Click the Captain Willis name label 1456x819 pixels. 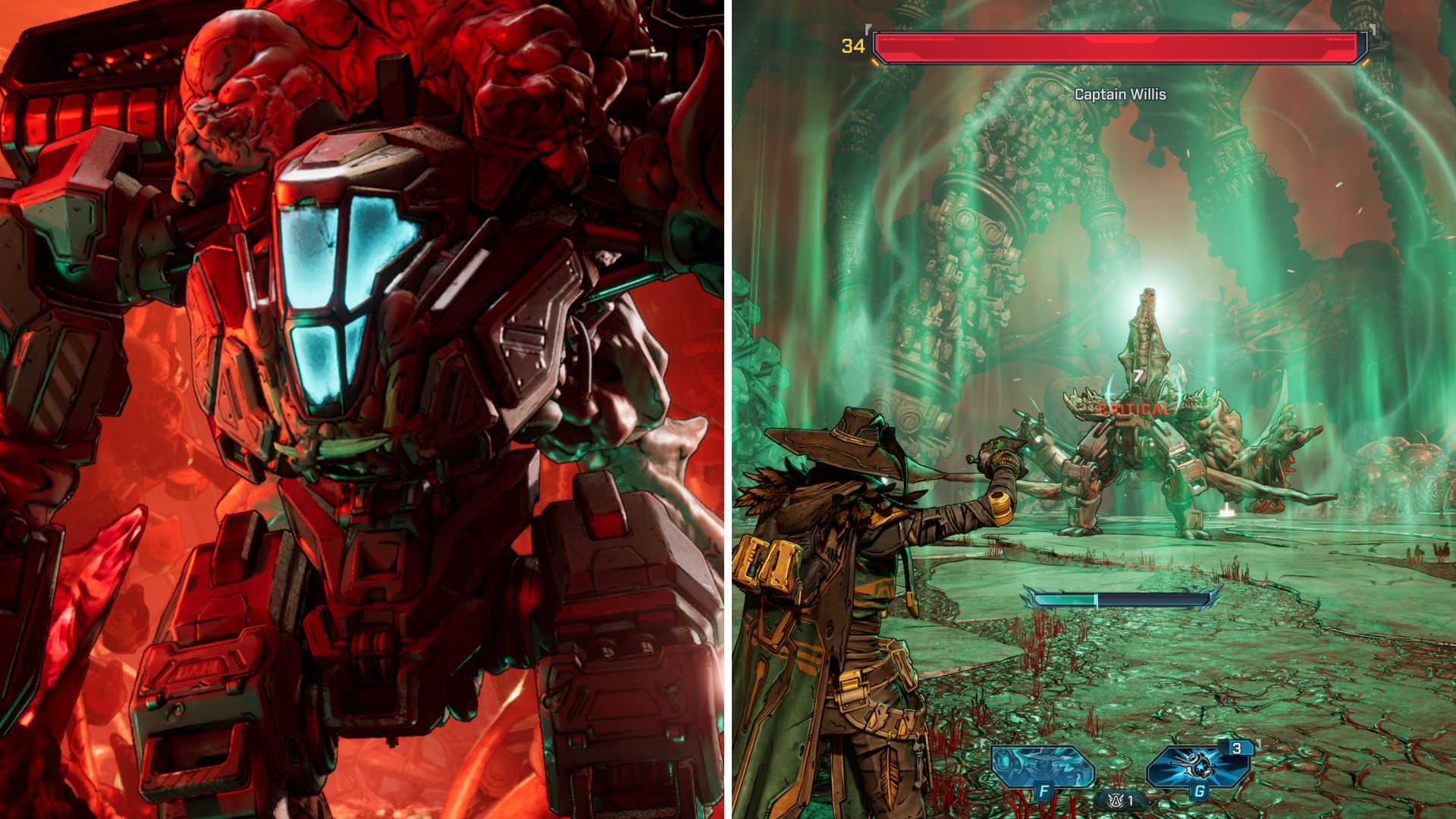click(x=1119, y=95)
